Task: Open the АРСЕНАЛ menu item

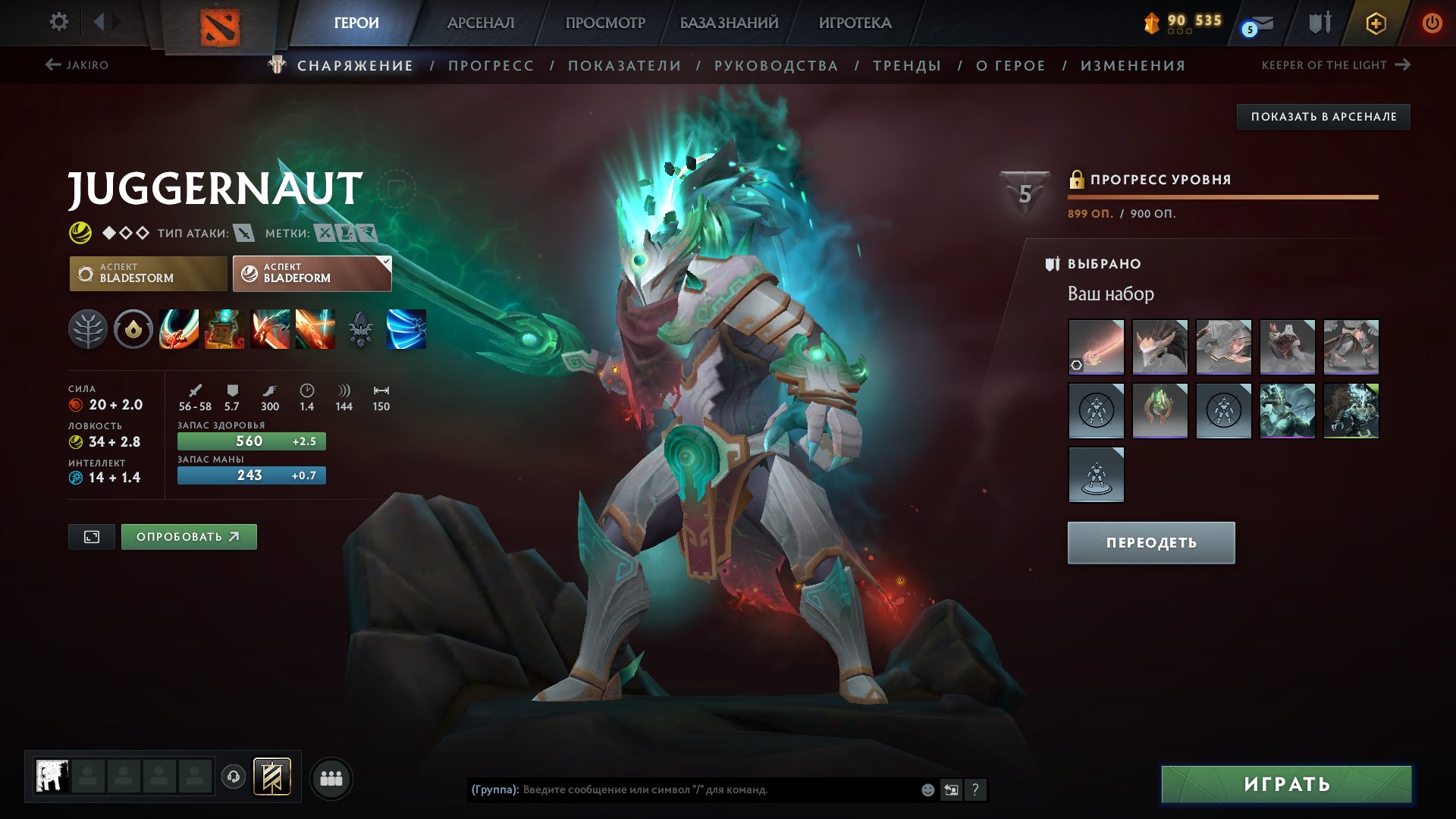Action: point(480,23)
